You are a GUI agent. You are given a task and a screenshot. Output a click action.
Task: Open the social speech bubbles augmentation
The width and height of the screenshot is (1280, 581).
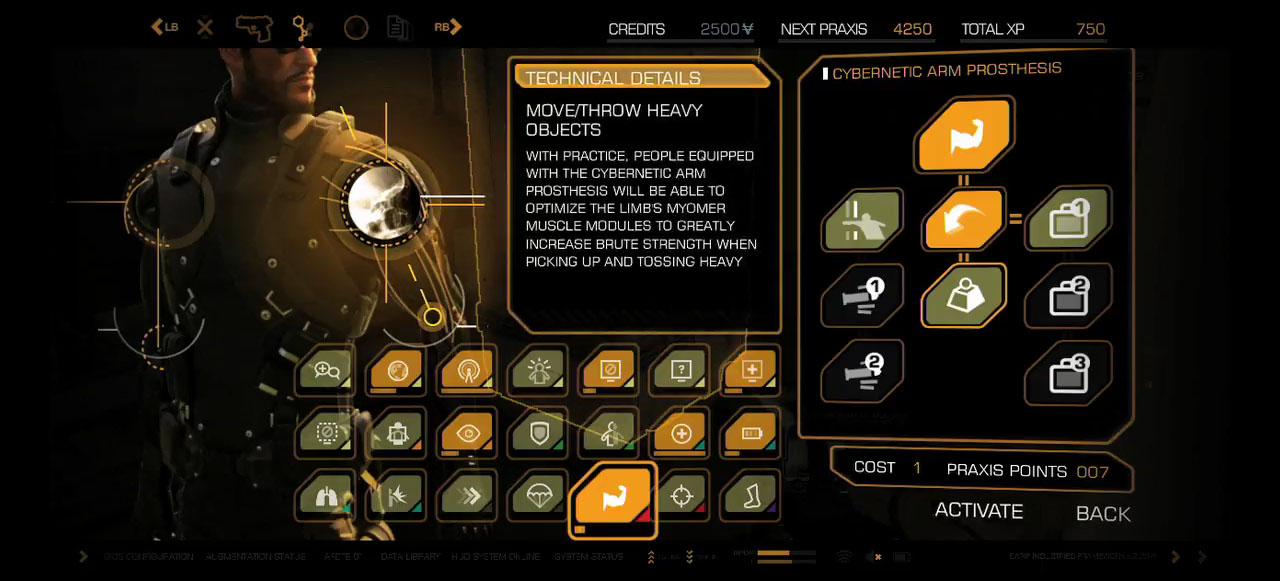(x=327, y=371)
